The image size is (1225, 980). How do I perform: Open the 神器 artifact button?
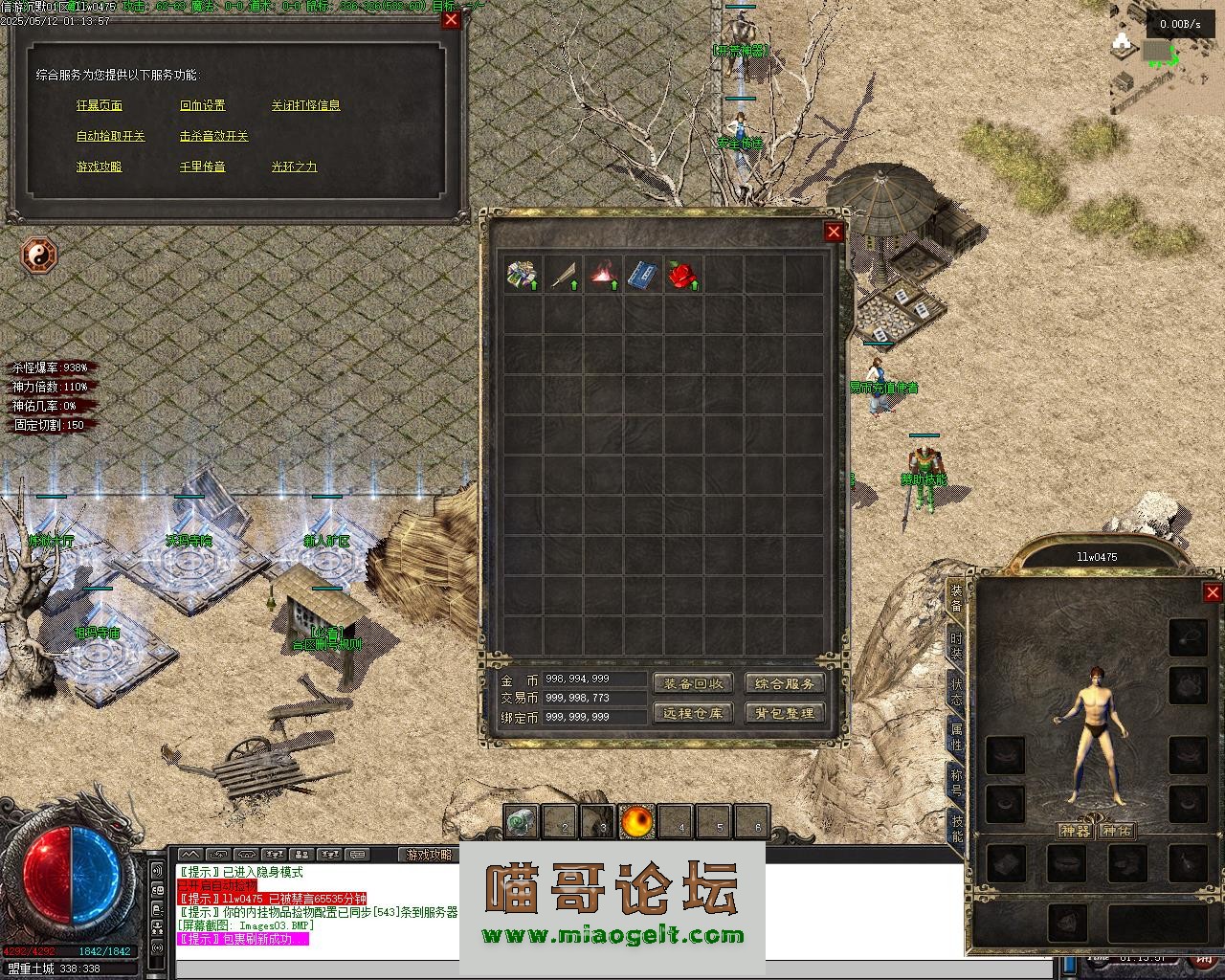coord(1075,831)
